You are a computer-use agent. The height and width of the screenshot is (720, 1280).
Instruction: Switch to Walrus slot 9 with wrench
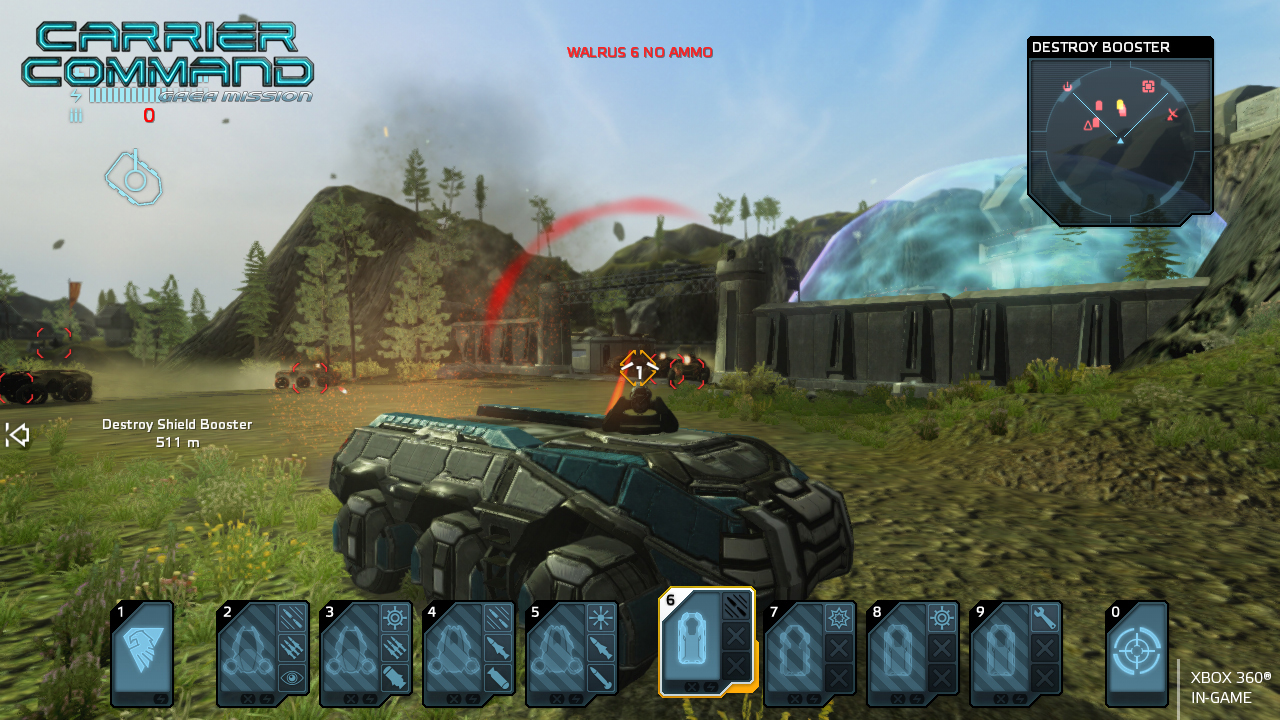click(1016, 653)
